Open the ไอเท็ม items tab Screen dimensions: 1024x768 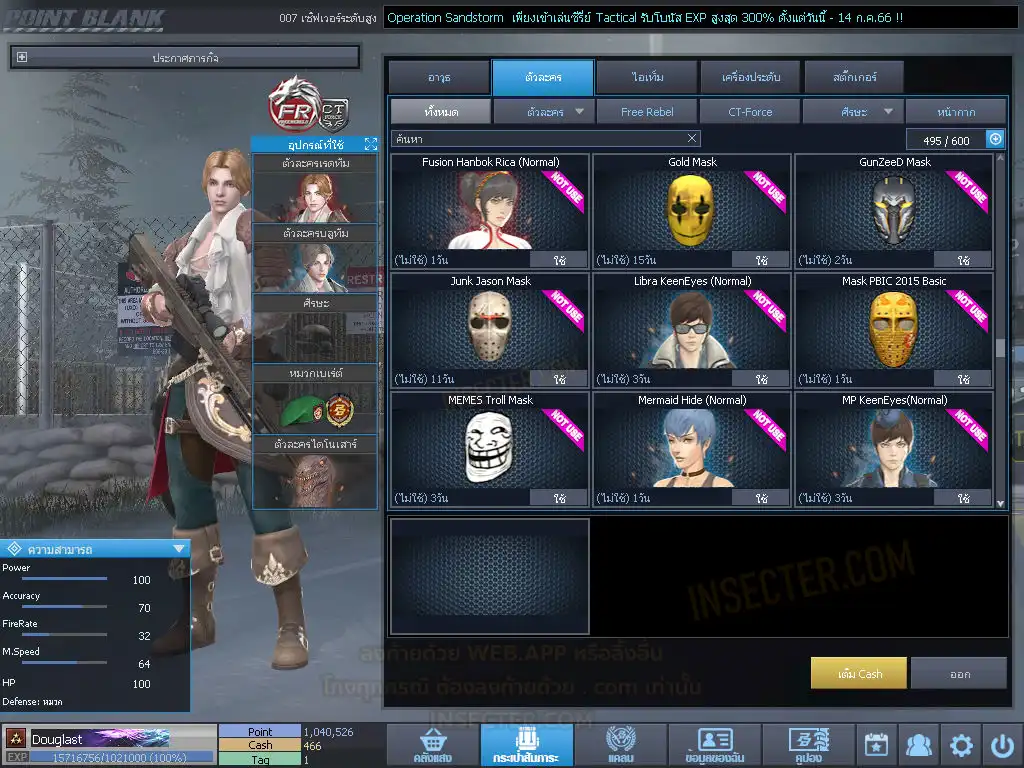[647, 77]
